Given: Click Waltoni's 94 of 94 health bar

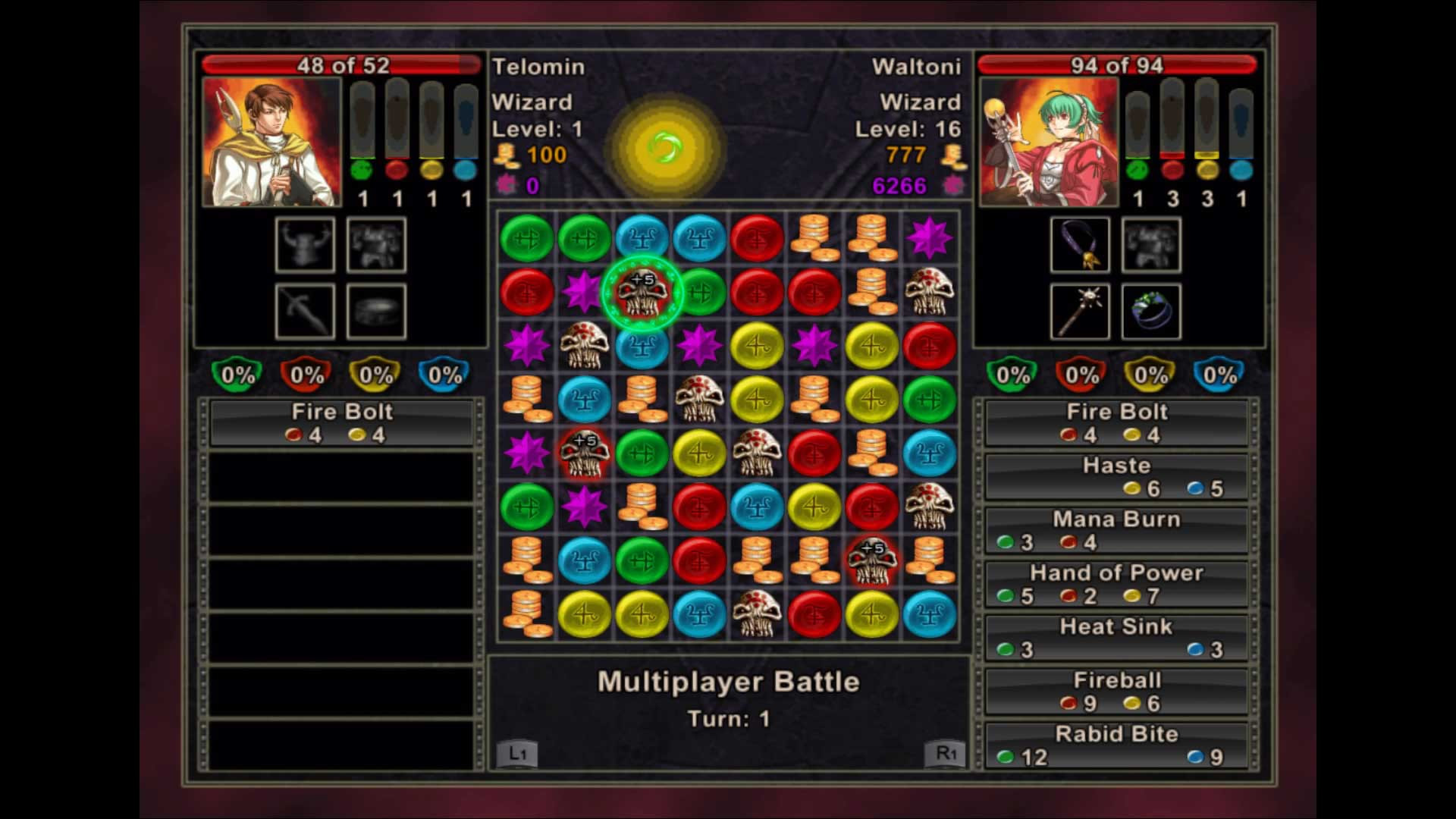Looking at the screenshot, I should (x=1115, y=66).
